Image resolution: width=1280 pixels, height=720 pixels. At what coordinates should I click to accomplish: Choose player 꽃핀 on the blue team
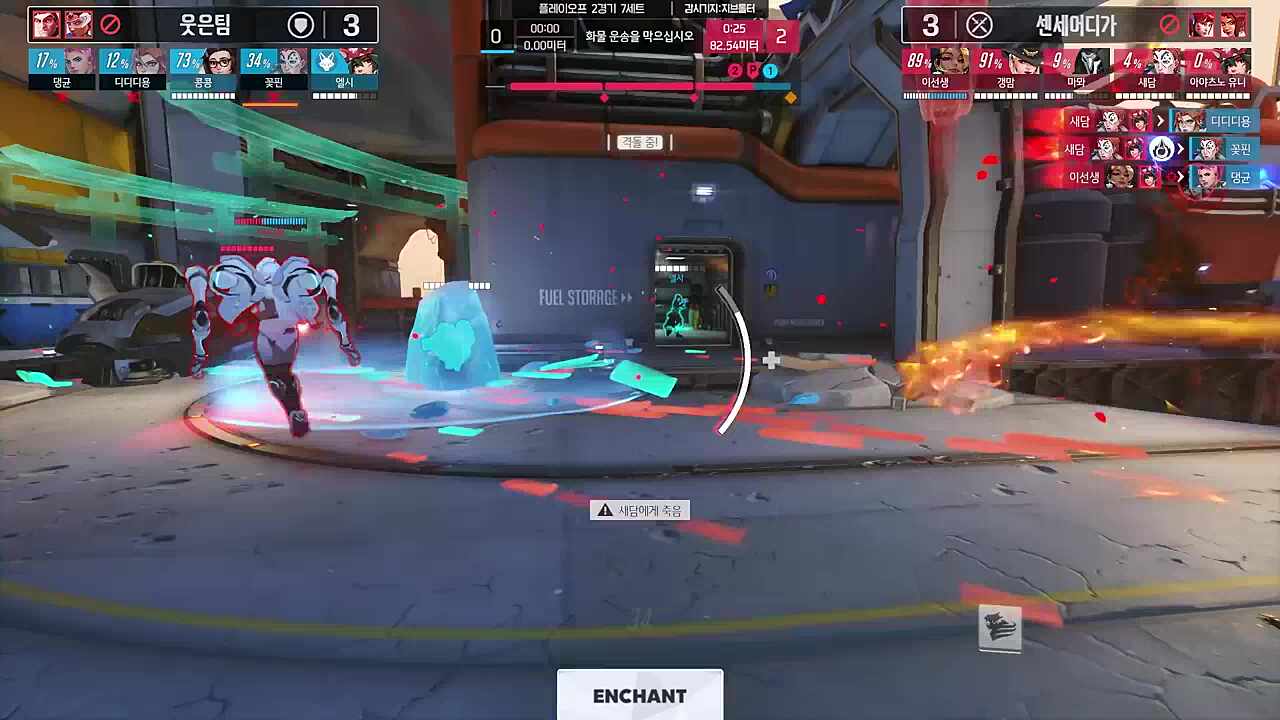pos(273,68)
